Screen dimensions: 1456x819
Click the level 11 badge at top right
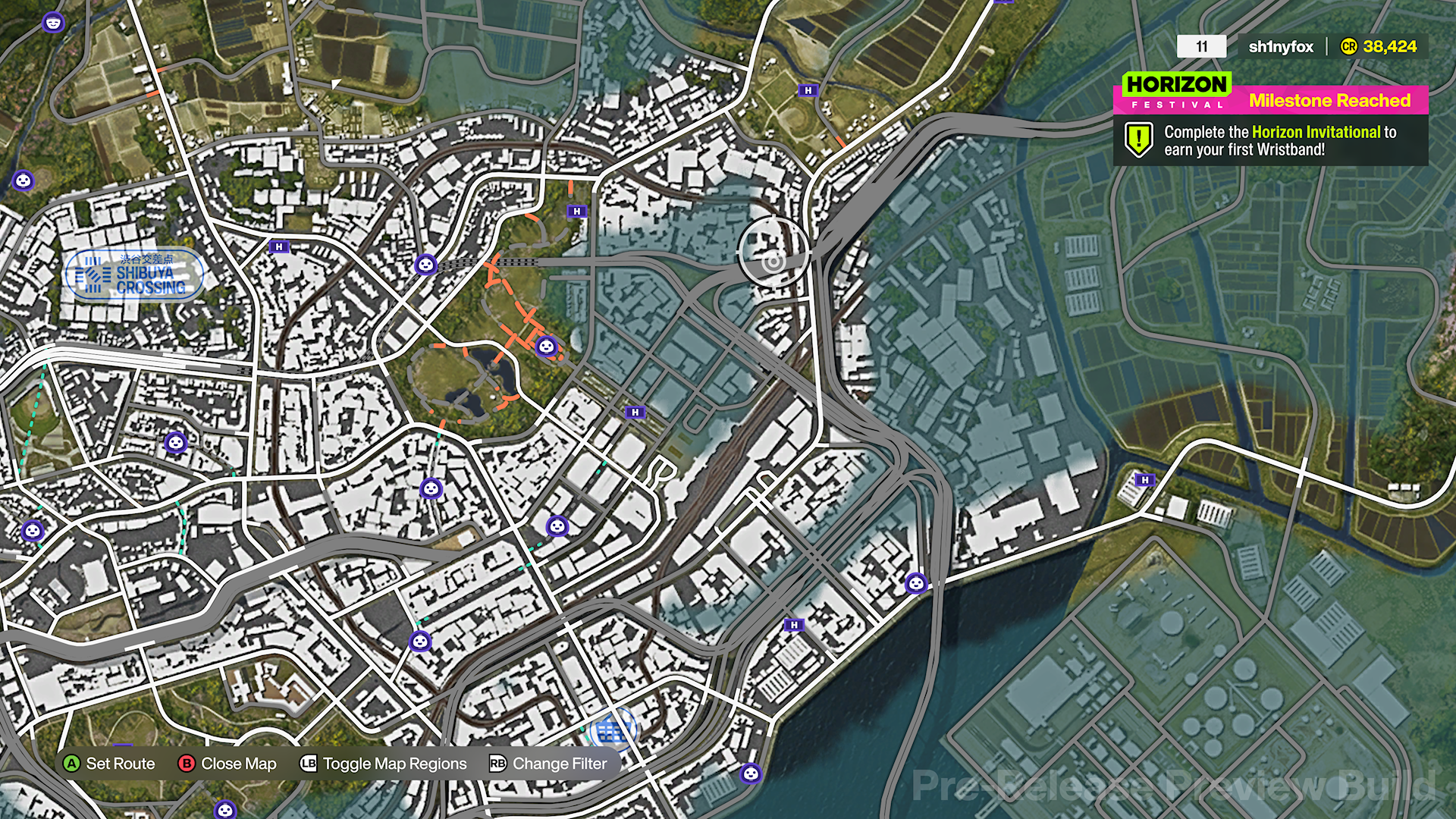[1202, 46]
